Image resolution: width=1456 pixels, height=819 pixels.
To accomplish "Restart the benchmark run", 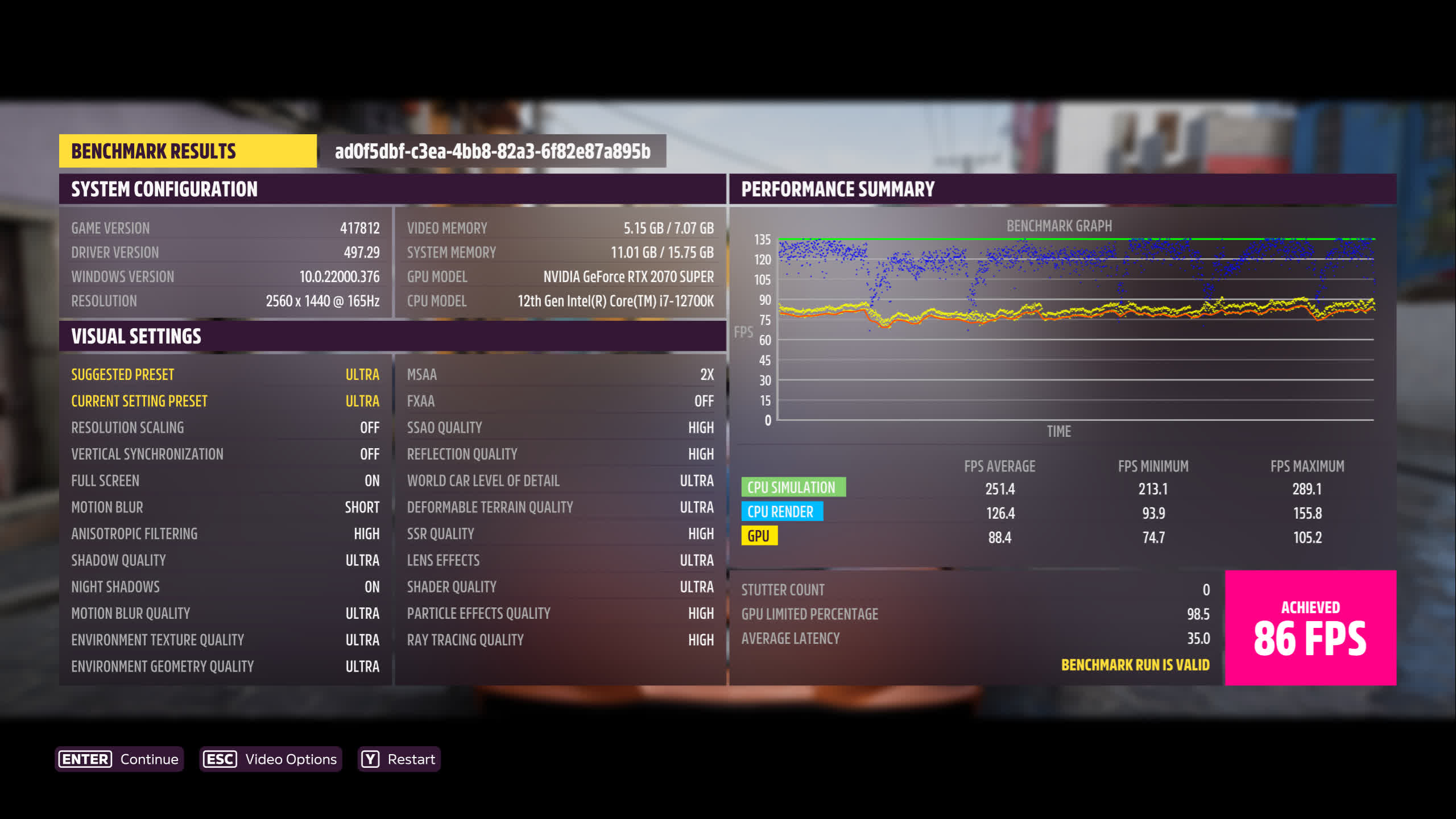I will pyautogui.click(x=399, y=759).
